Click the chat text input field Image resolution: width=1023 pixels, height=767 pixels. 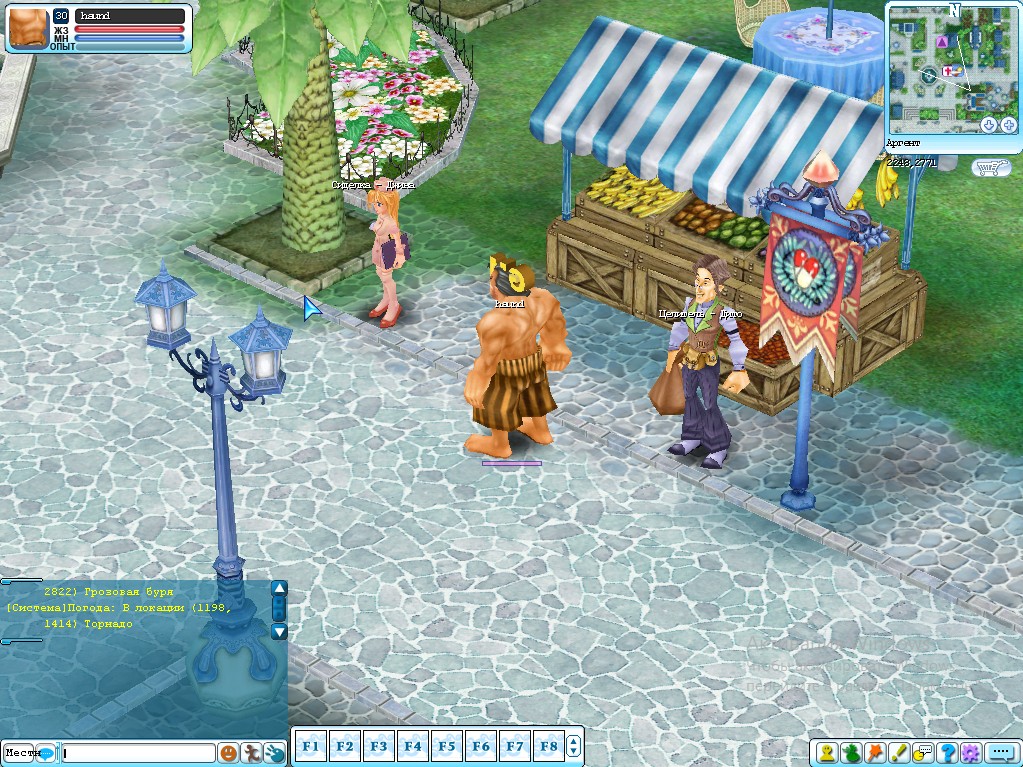[138, 753]
